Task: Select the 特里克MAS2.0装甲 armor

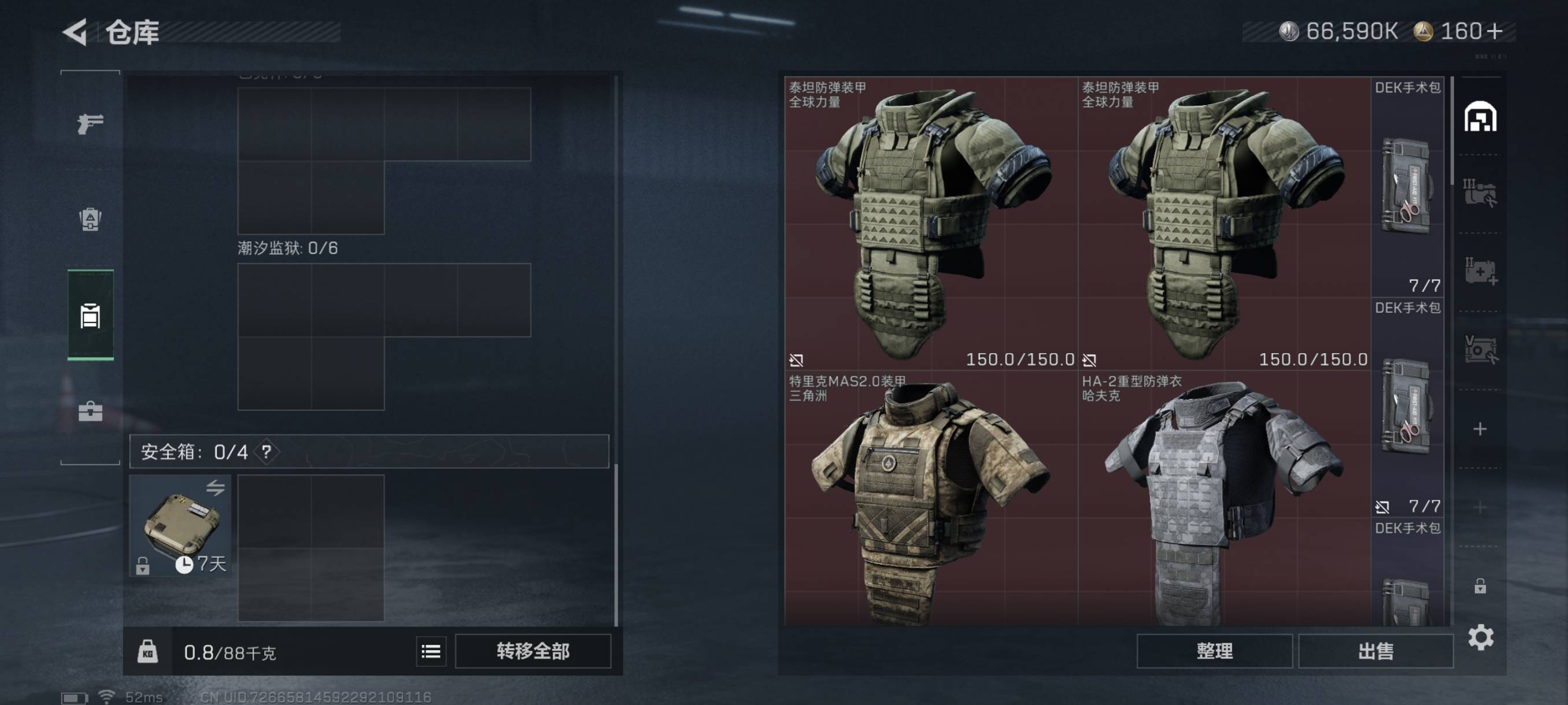Action: [x=930, y=499]
